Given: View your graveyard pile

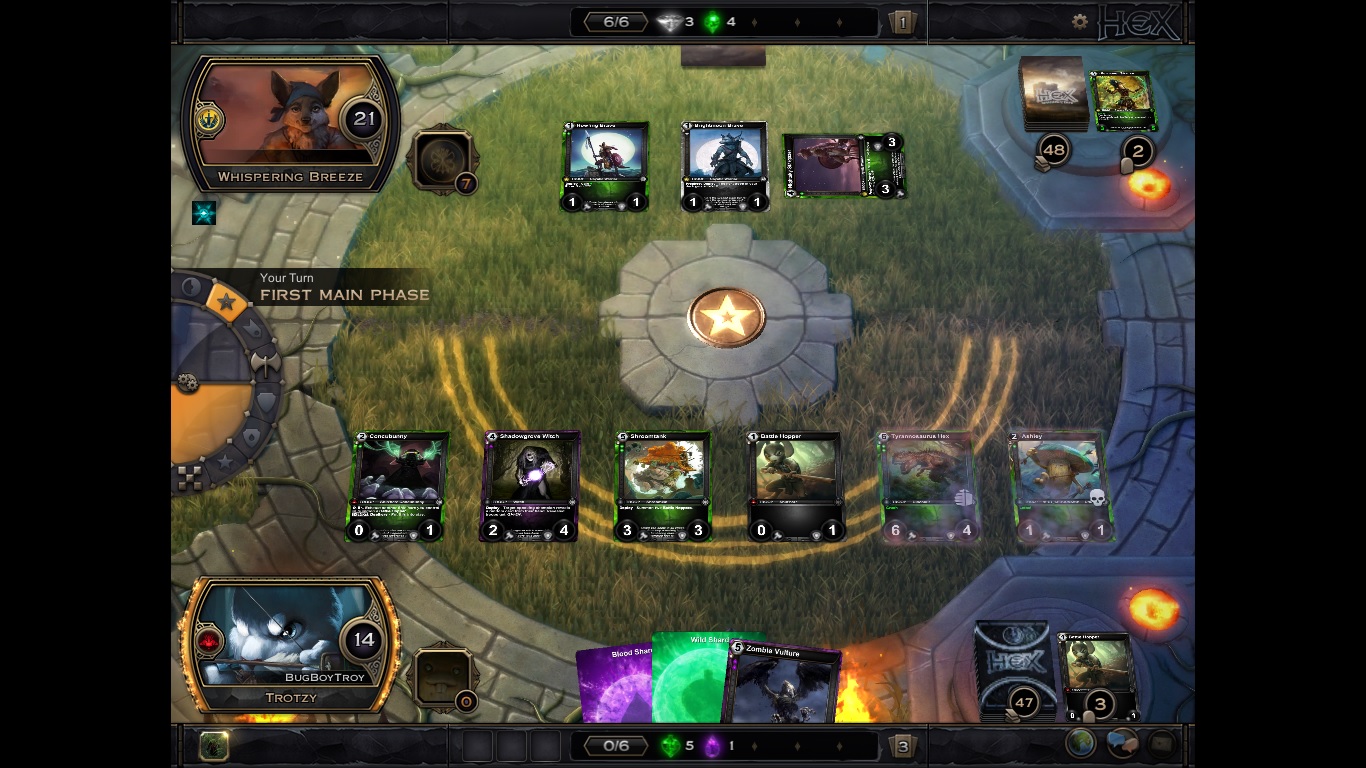Looking at the screenshot, I should point(1097,675).
